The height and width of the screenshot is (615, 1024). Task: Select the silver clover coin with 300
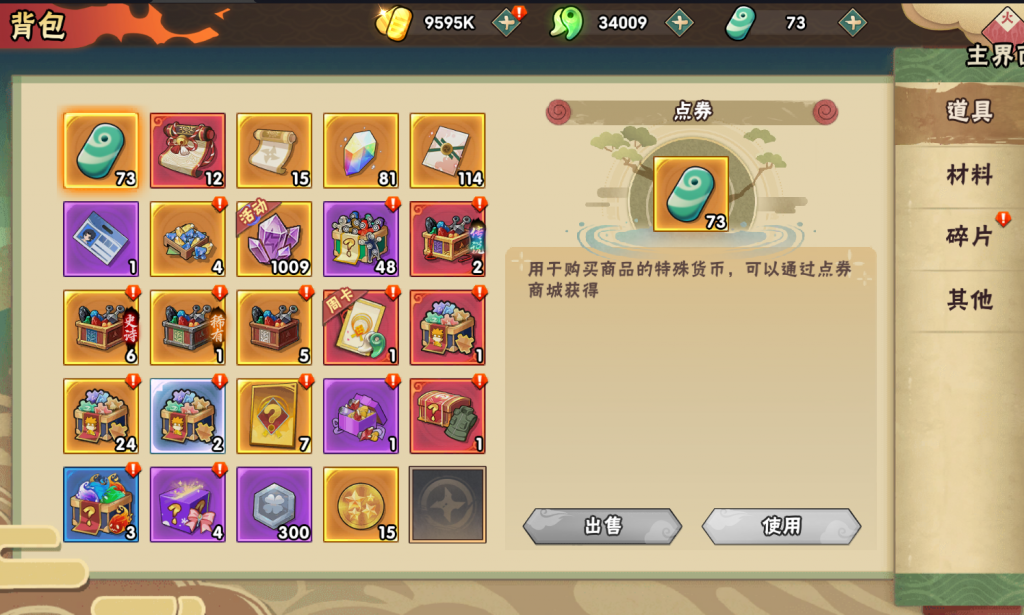pos(274,504)
